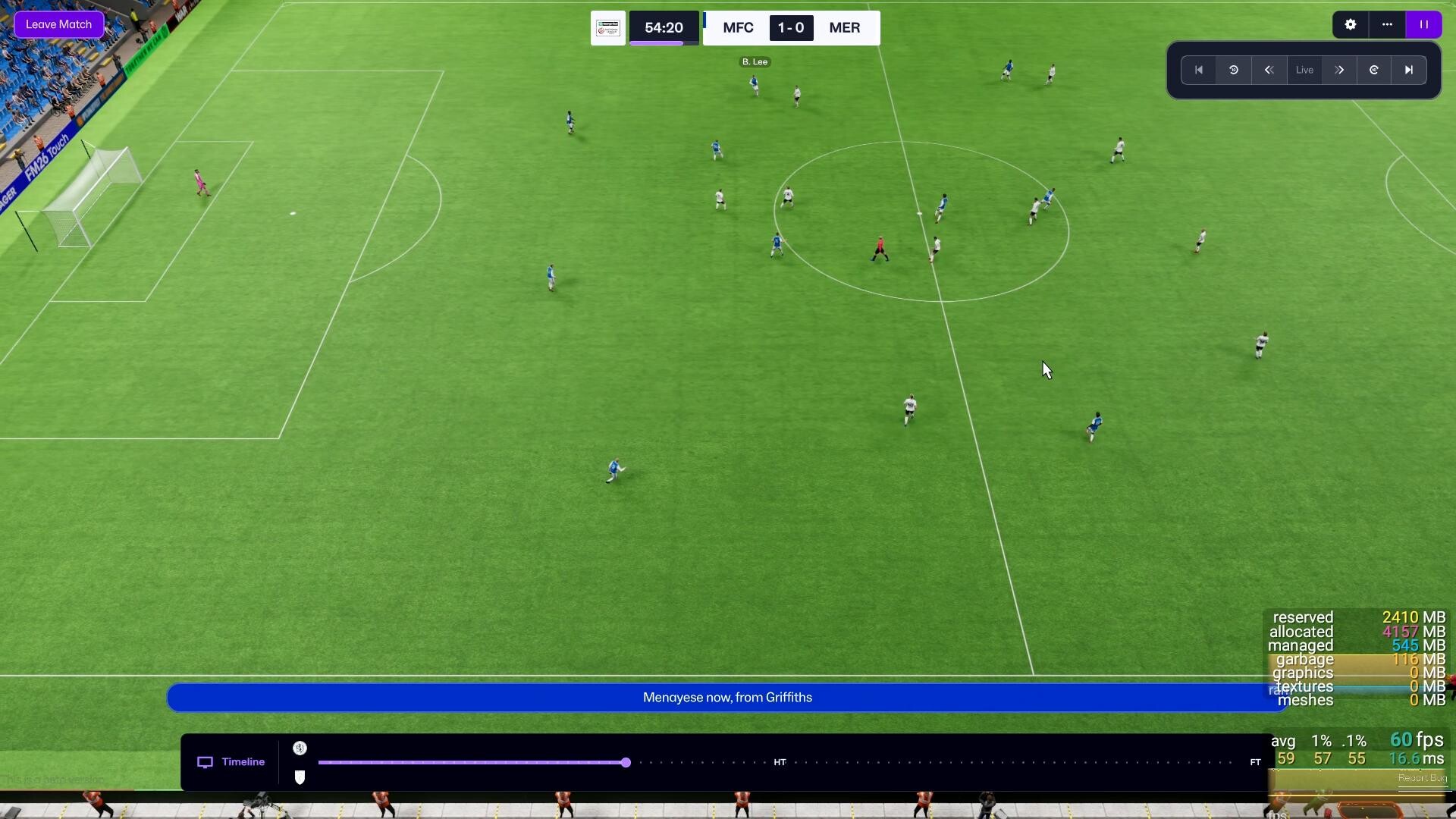Speed up playback with the double-right arrows
This screenshot has height=819, width=1456.
[1339, 70]
